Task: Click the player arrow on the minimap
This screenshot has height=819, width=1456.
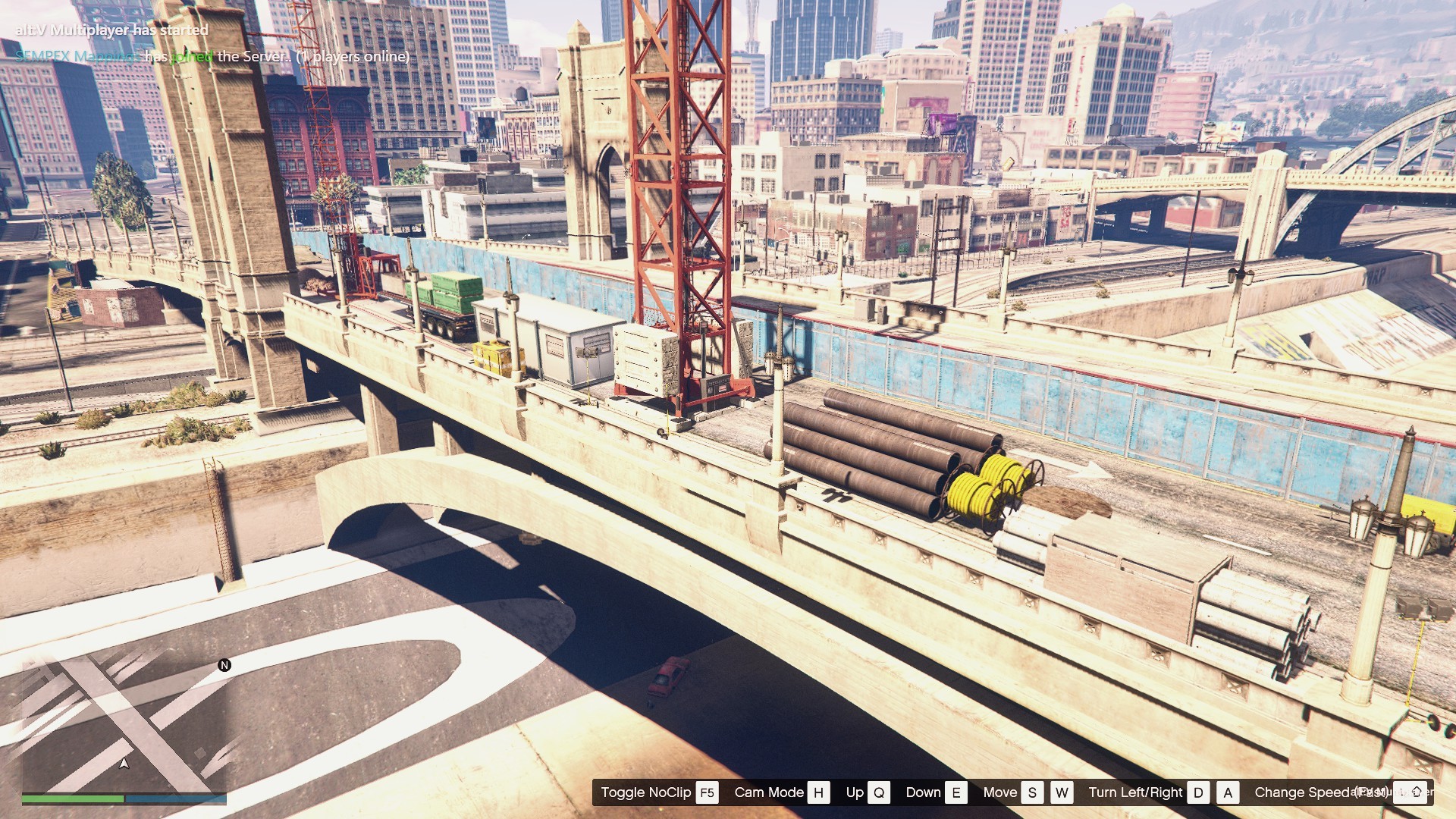Action: click(124, 763)
